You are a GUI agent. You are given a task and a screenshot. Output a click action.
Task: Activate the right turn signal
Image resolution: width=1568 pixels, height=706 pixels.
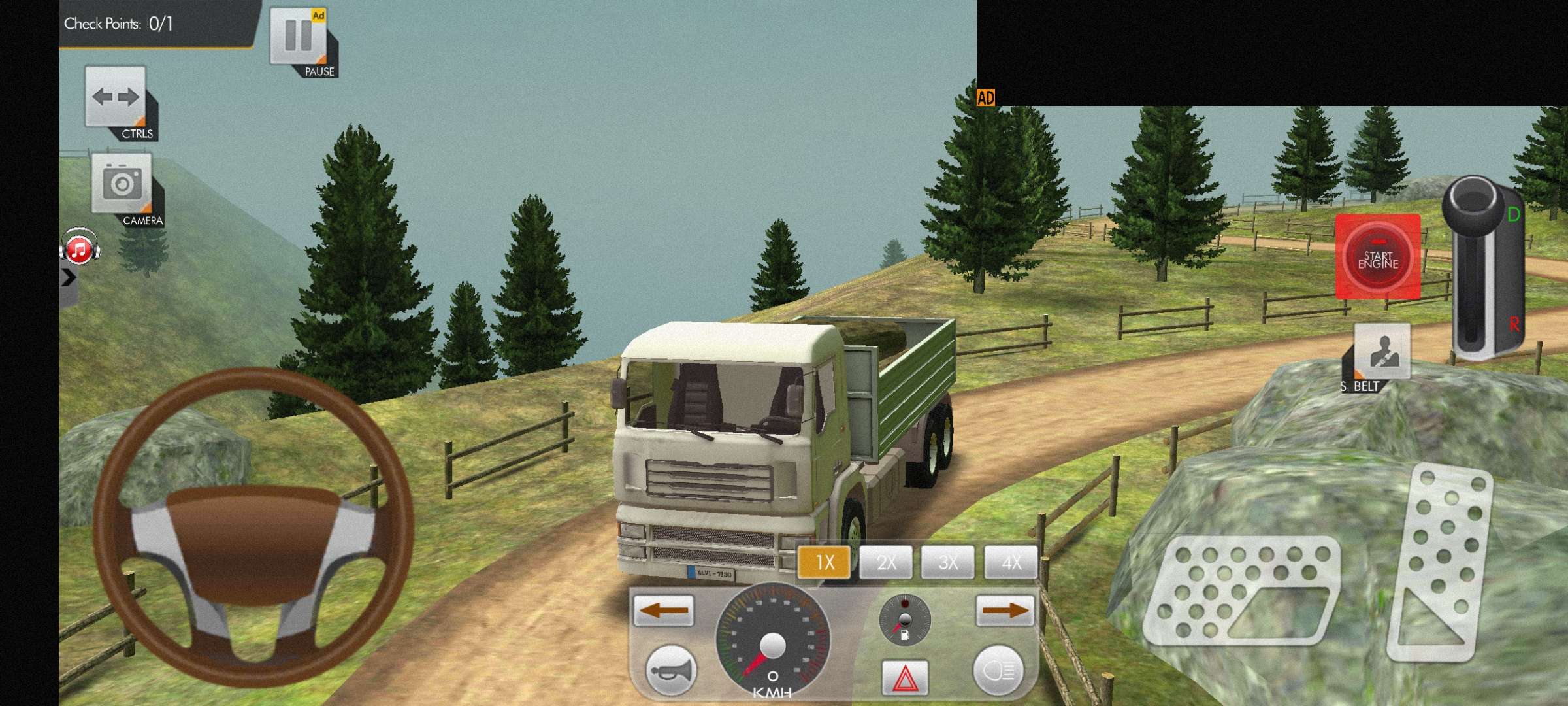pos(1005,611)
